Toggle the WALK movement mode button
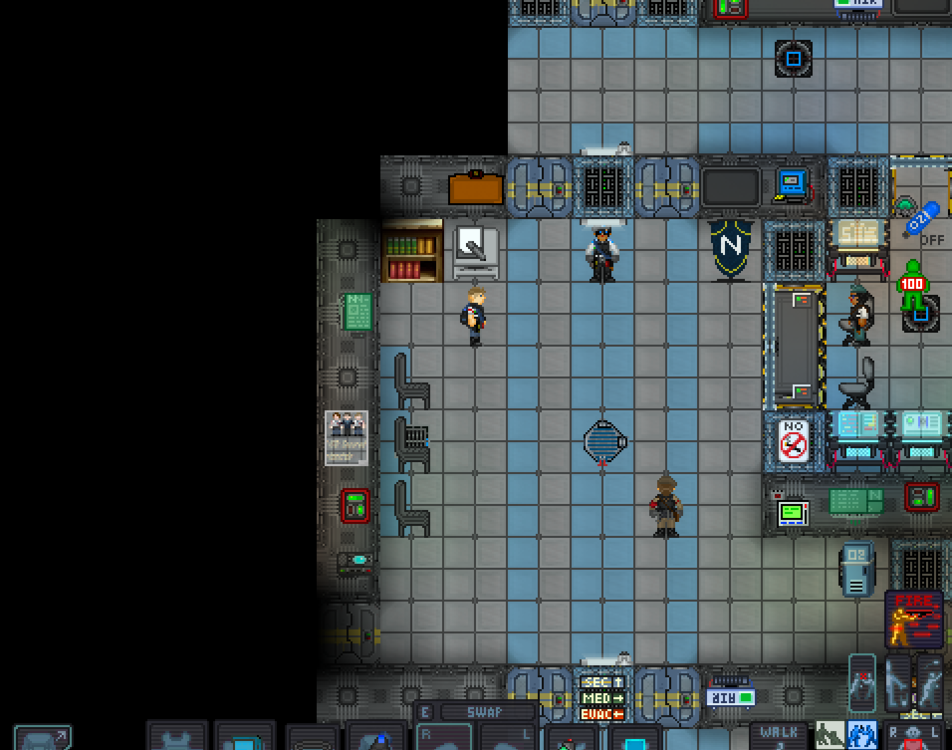 (778, 735)
